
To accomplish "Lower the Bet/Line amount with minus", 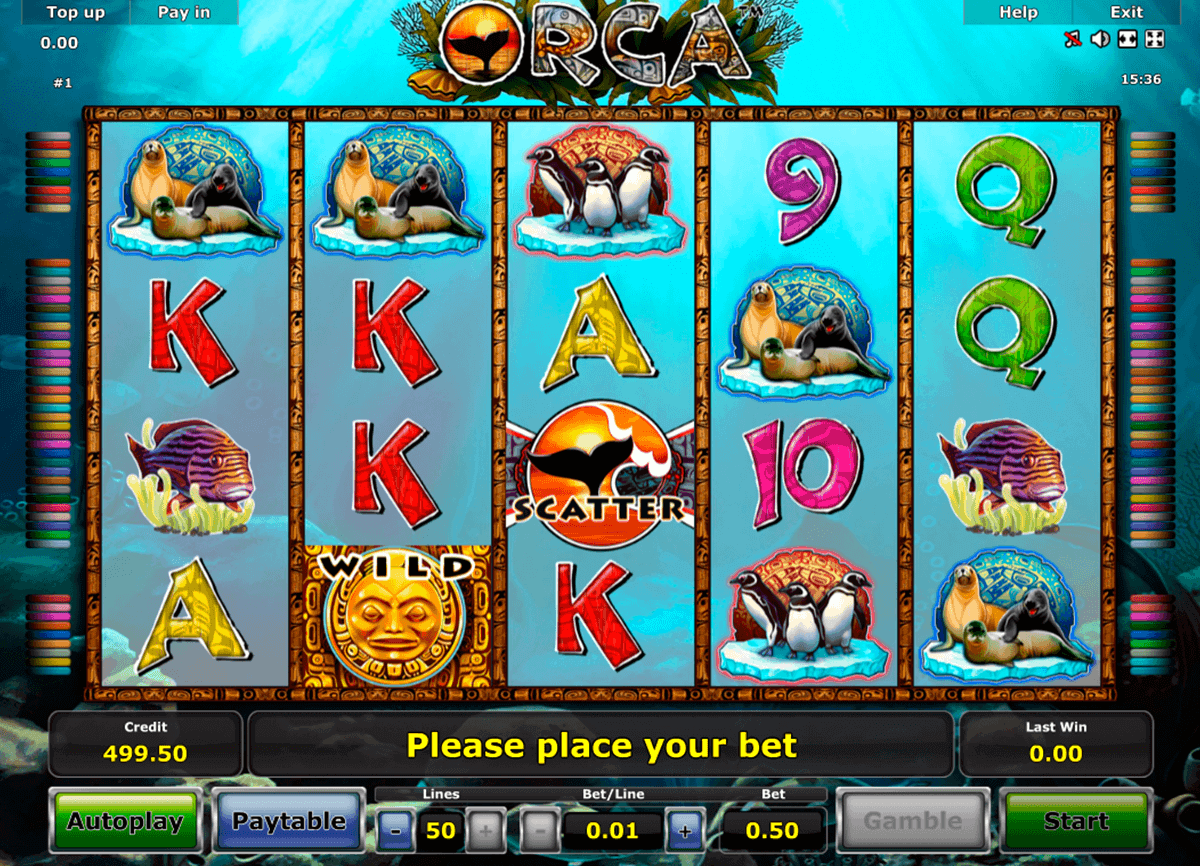I will pyautogui.click(x=540, y=830).
